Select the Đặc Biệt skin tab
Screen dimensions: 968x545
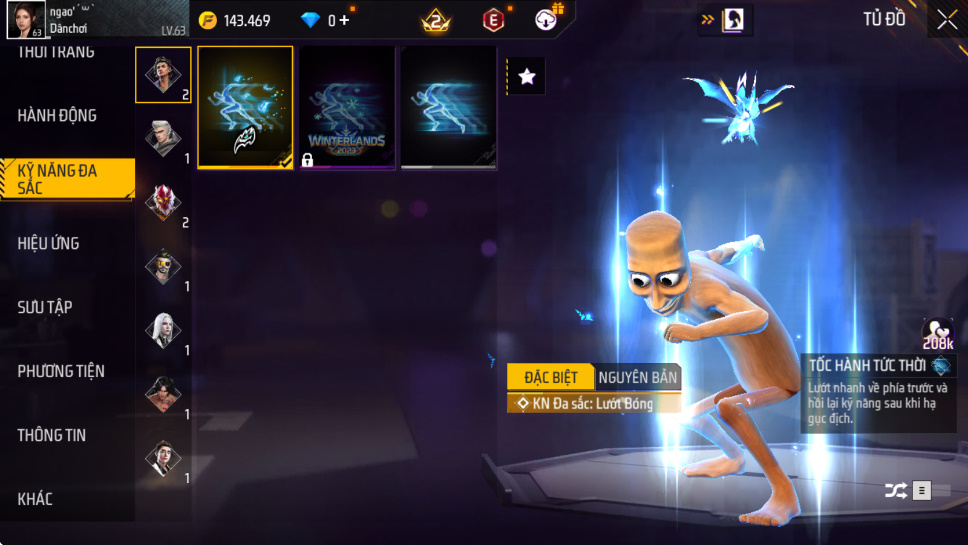[550, 377]
